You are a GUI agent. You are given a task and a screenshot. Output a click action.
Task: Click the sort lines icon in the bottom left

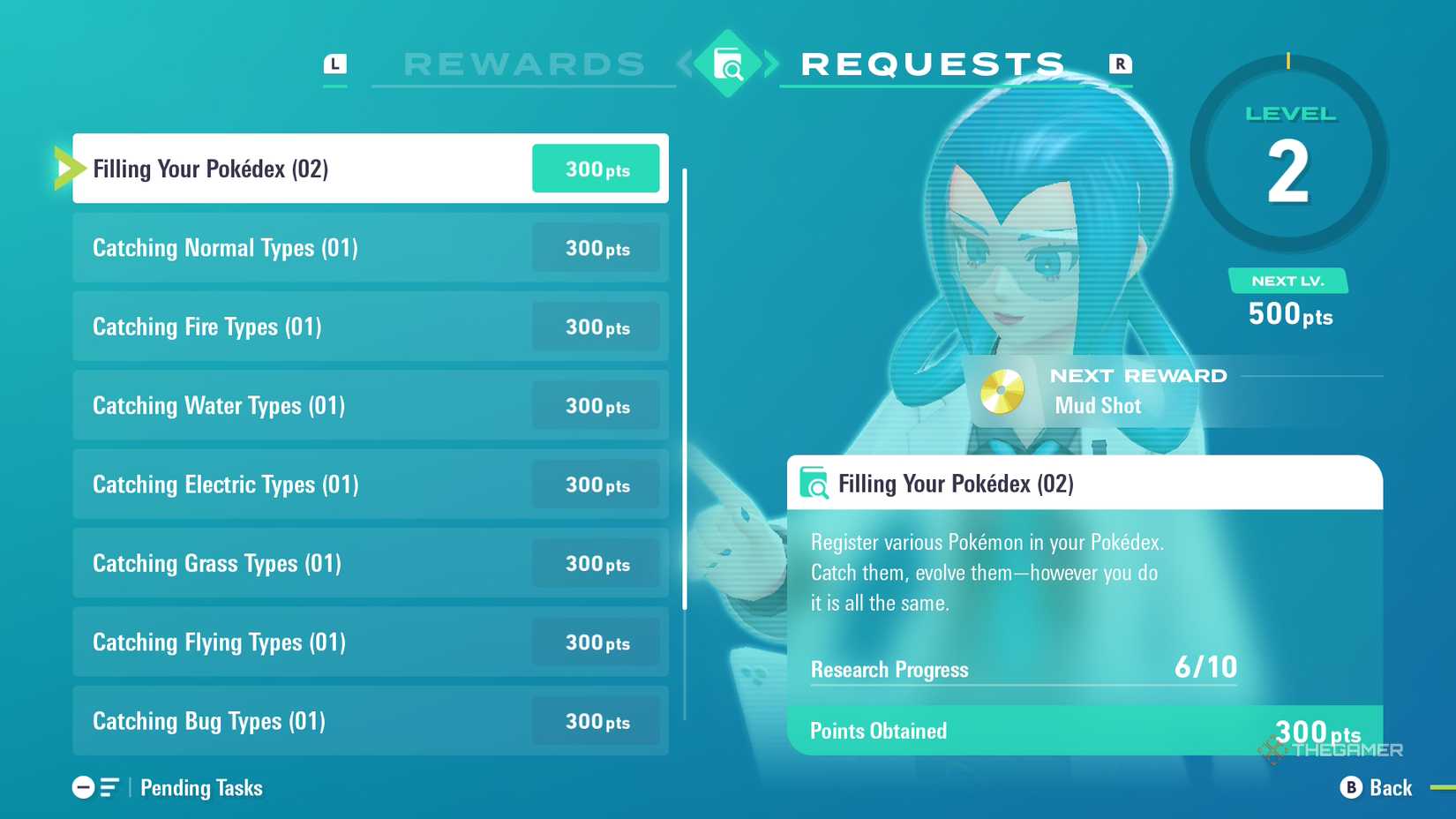click(109, 787)
